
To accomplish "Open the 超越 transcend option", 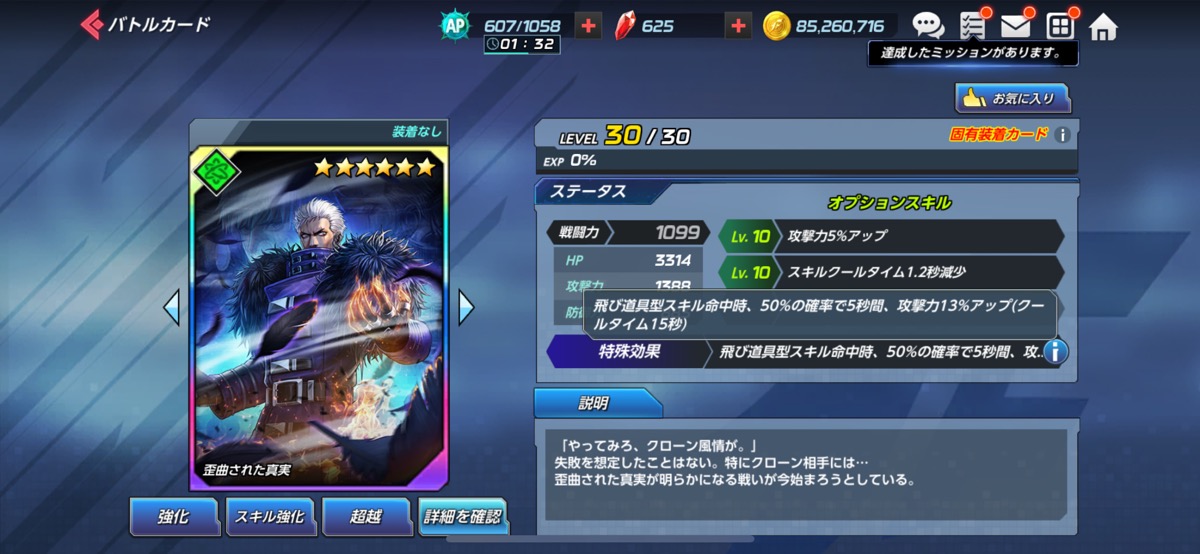I will click(364, 516).
